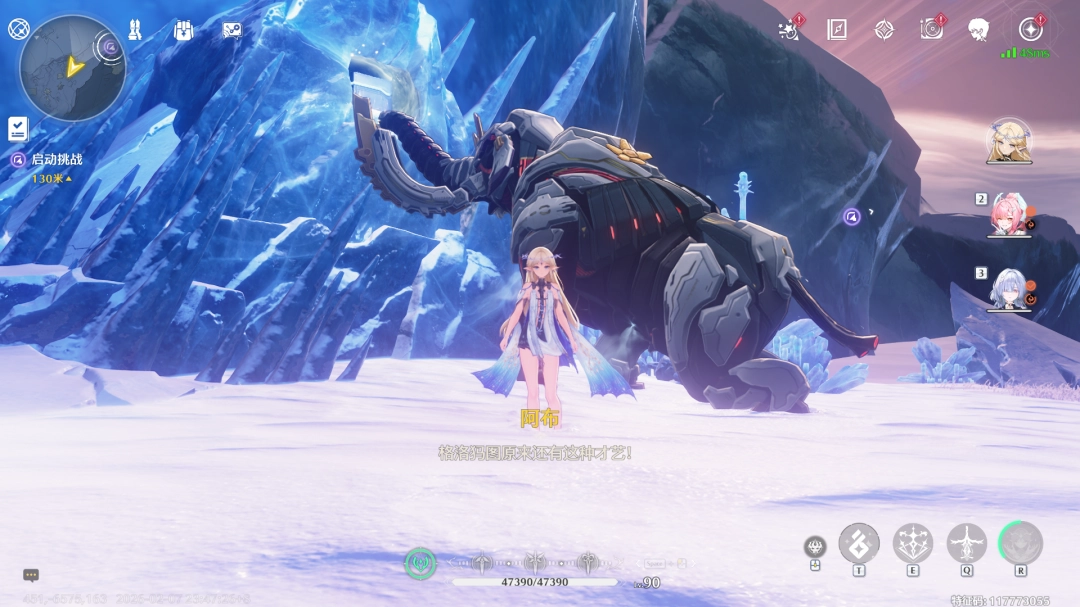The height and width of the screenshot is (607, 1080).
Task: Open the compass guidebook icon
Action: click(837, 30)
